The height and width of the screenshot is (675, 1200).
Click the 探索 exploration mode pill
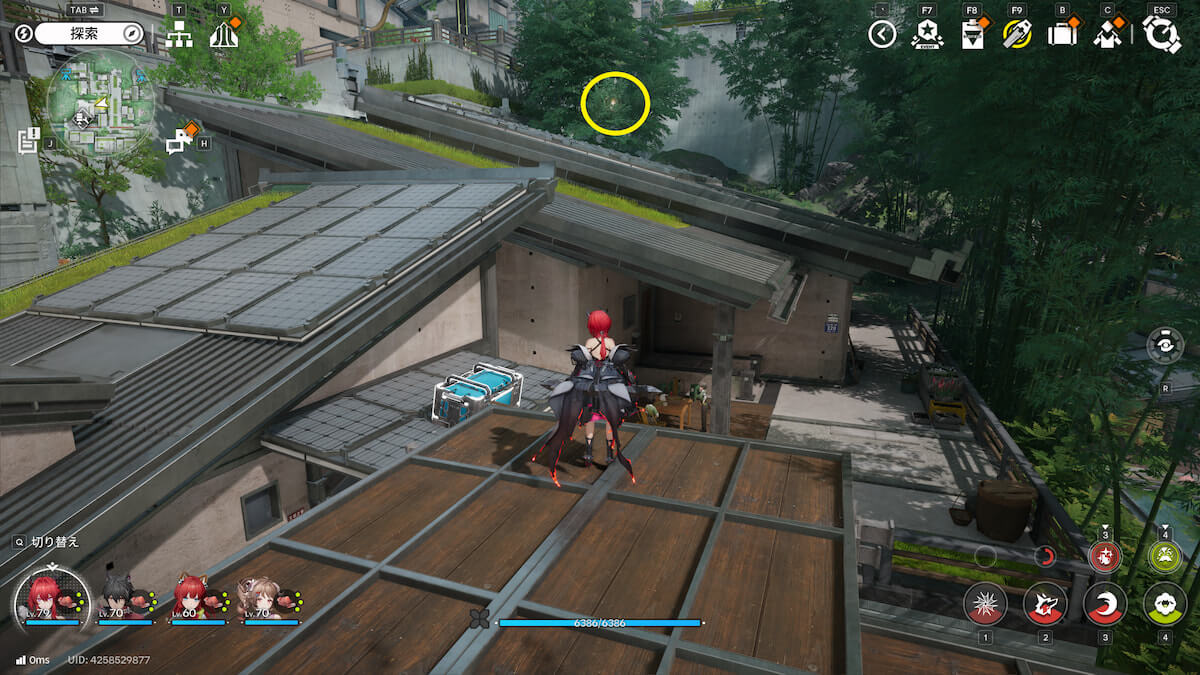[84, 34]
